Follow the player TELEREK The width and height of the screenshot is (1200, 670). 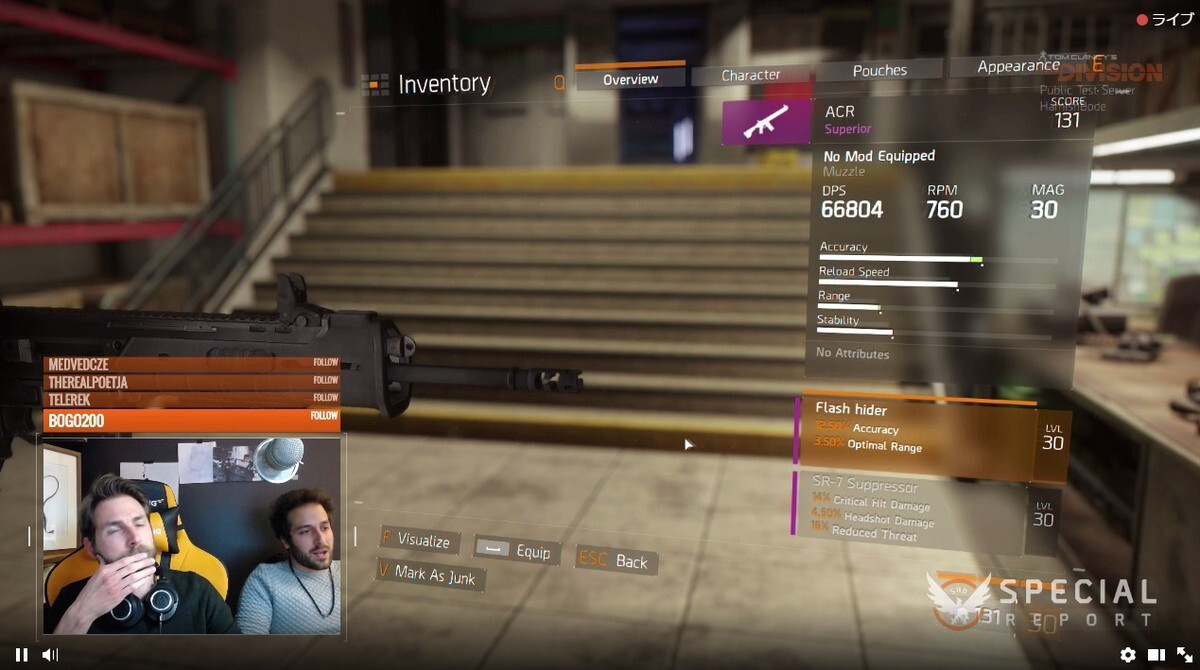(x=324, y=398)
